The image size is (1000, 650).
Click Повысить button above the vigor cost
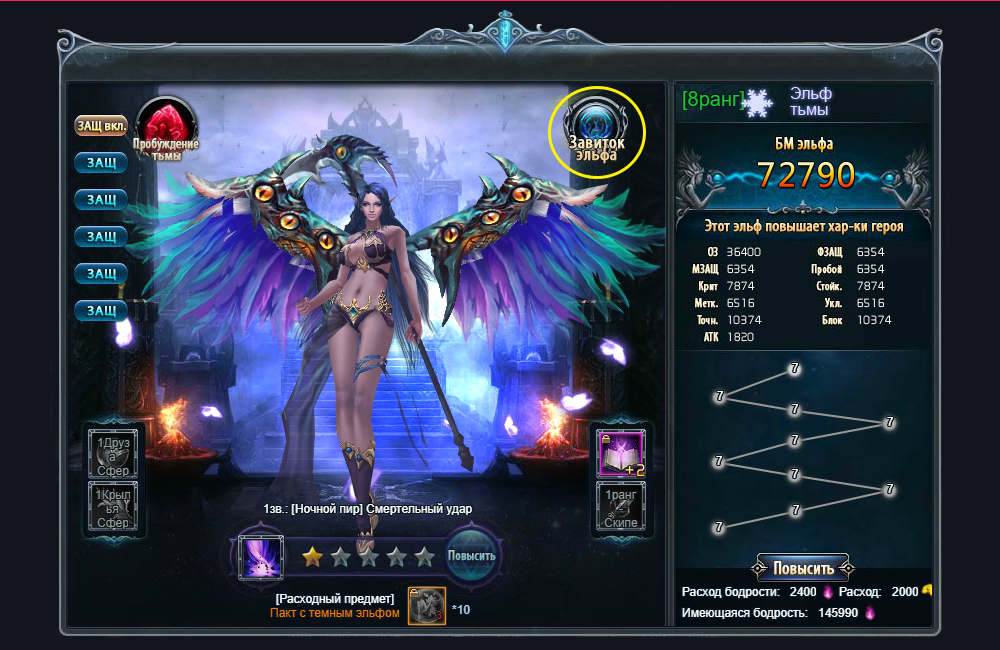pyautogui.click(x=802, y=568)
